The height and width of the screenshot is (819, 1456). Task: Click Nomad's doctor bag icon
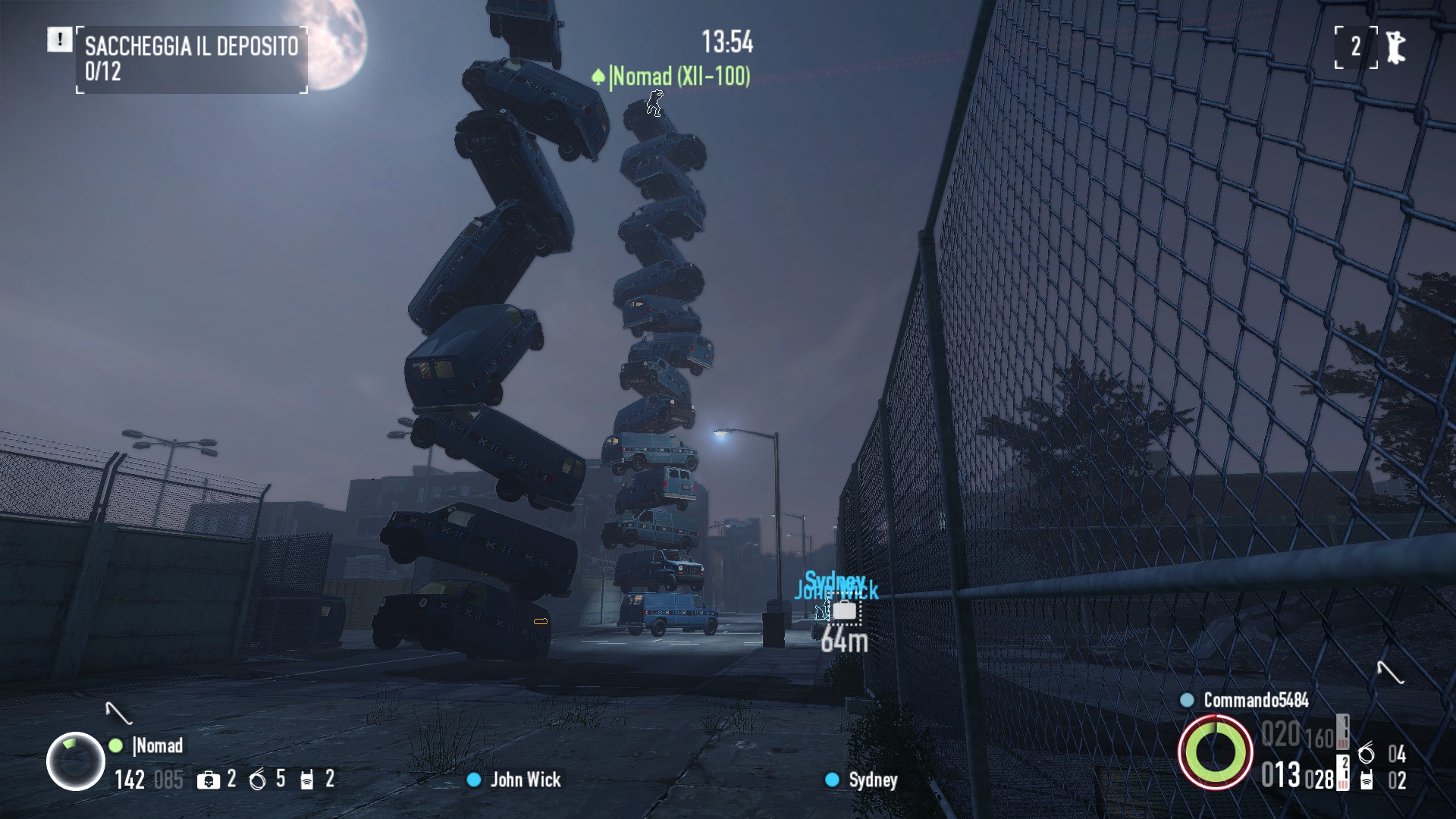click(x=208, y=780)
